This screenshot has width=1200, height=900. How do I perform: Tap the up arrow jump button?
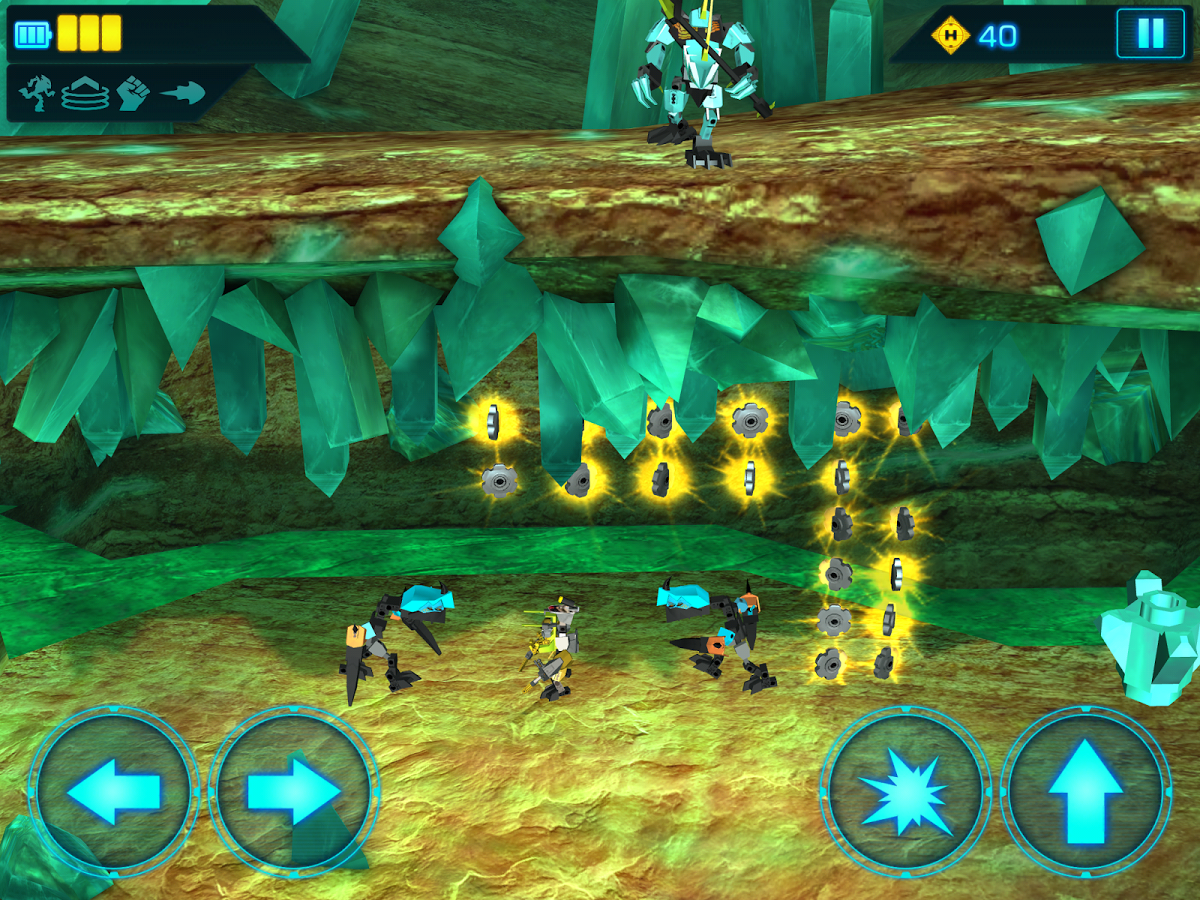(x=1085, y=792)
